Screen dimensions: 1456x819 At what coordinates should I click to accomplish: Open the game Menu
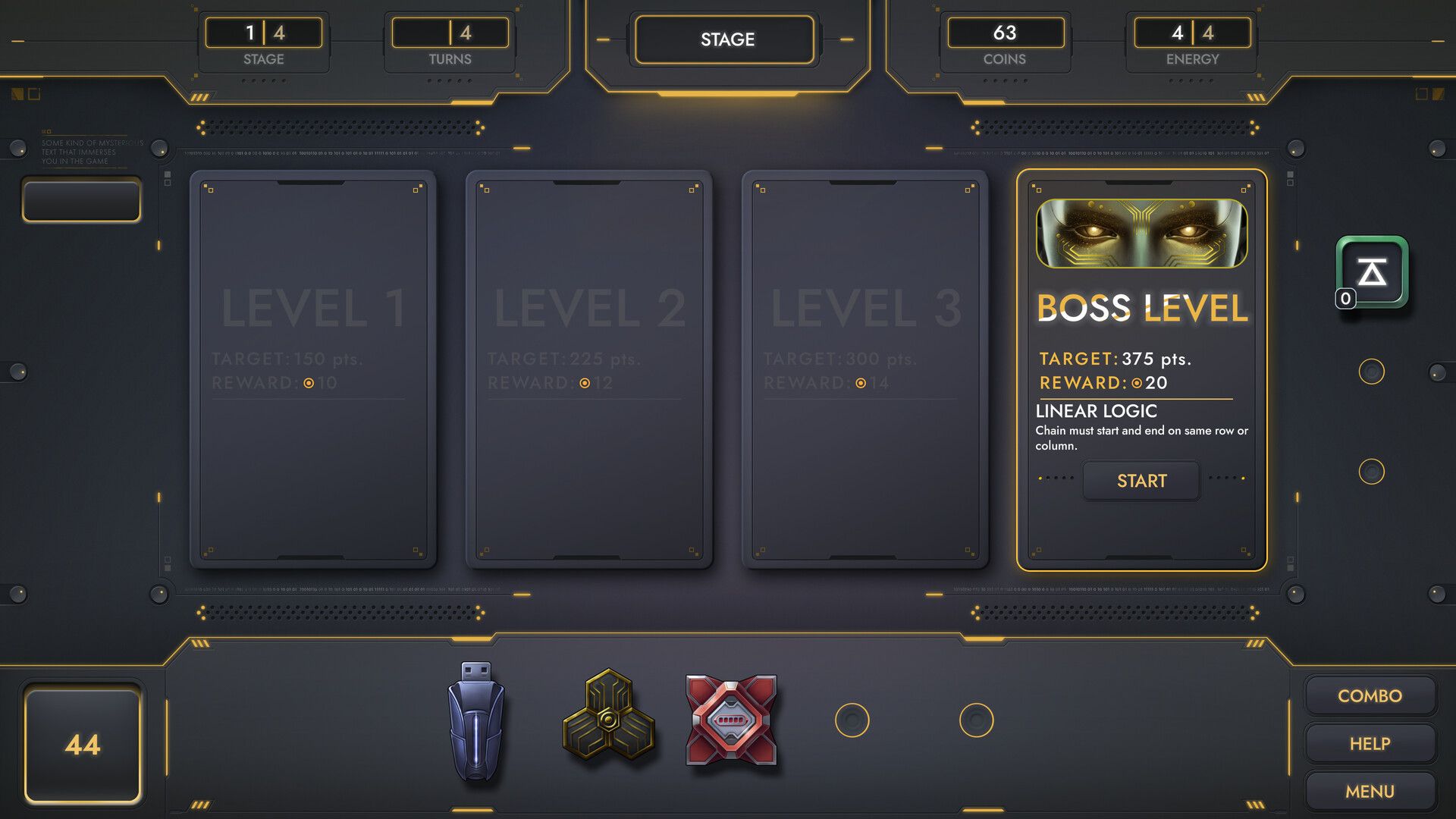[1370, 791]
